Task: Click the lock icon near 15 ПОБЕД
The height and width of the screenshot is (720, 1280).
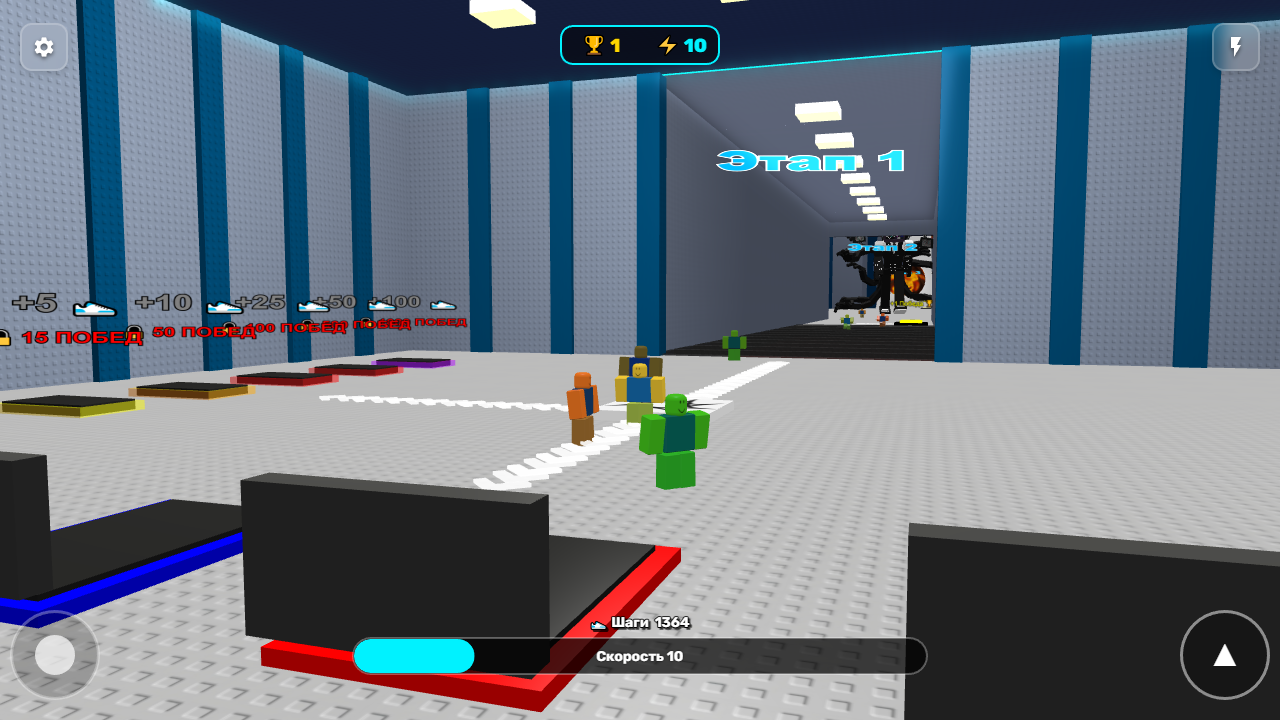Action: pos(6,336)
